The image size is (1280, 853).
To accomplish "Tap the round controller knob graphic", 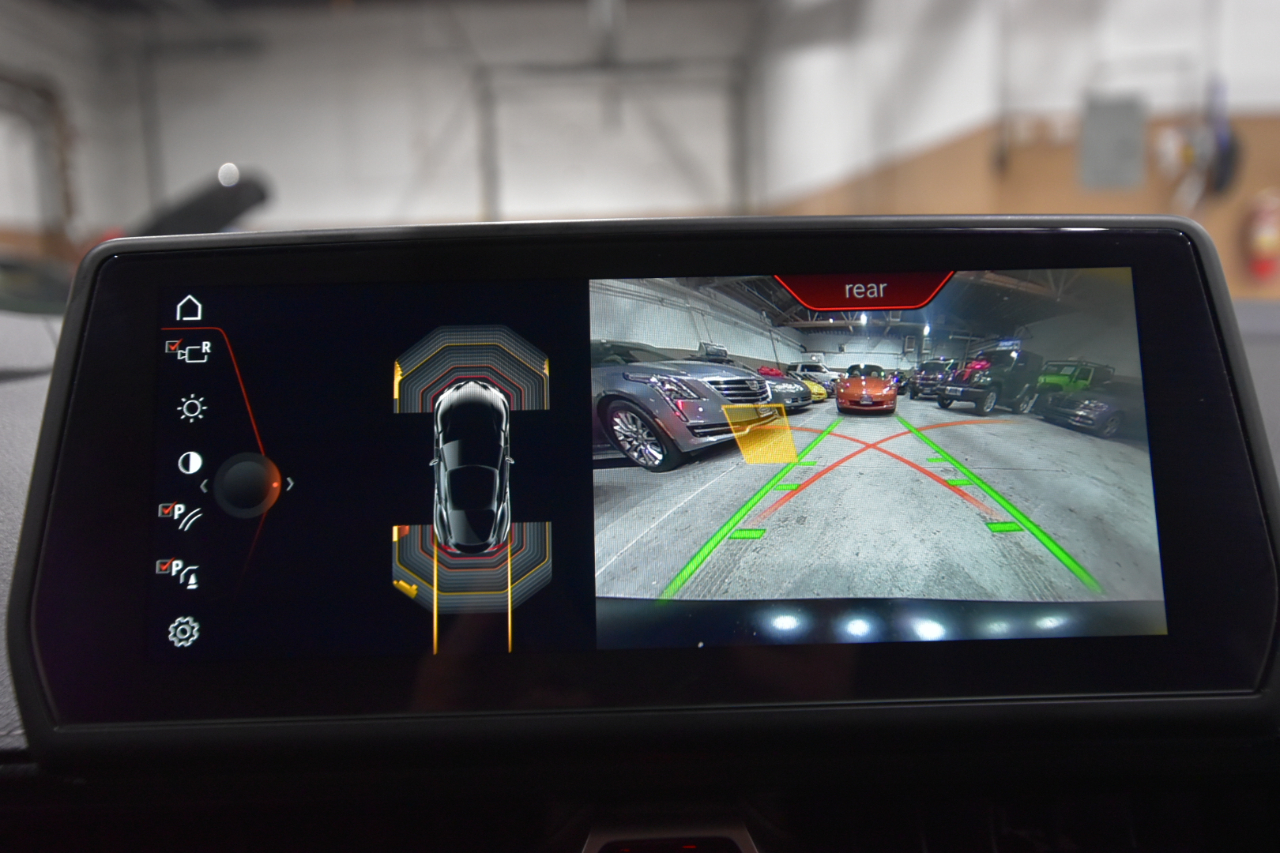I will [246, 485].
